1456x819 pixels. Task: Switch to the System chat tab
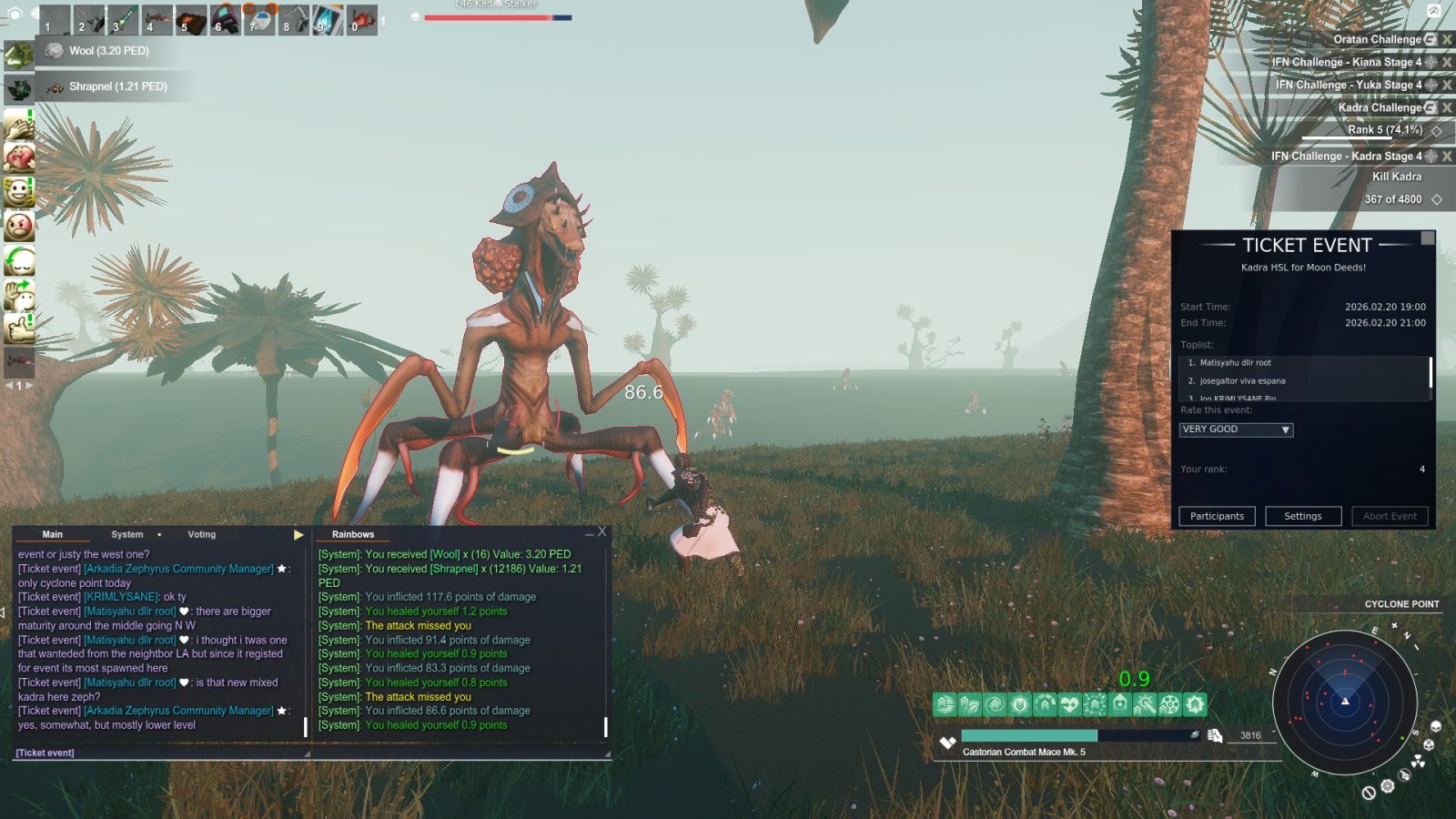pos(126,534)
